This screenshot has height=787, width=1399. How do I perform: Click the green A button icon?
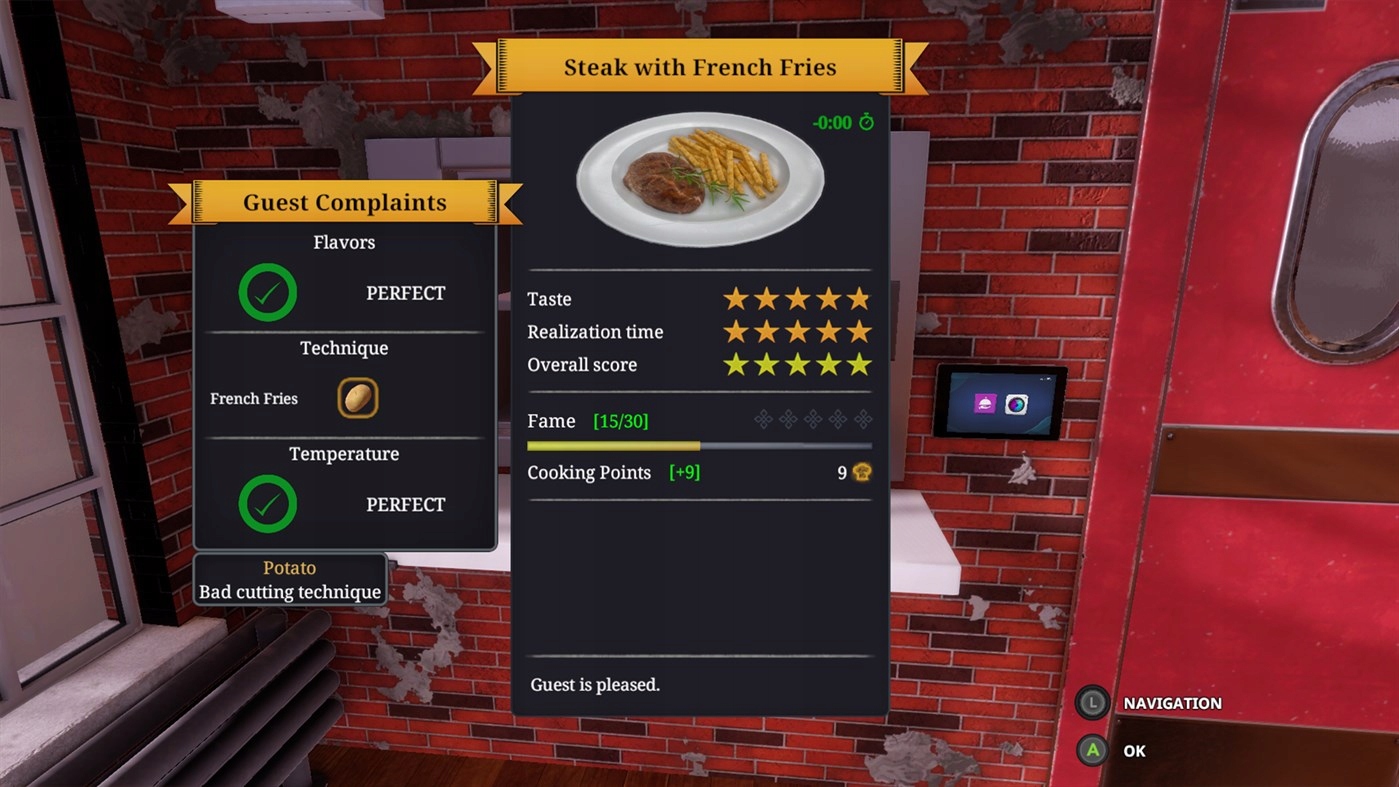[1092, 751]
